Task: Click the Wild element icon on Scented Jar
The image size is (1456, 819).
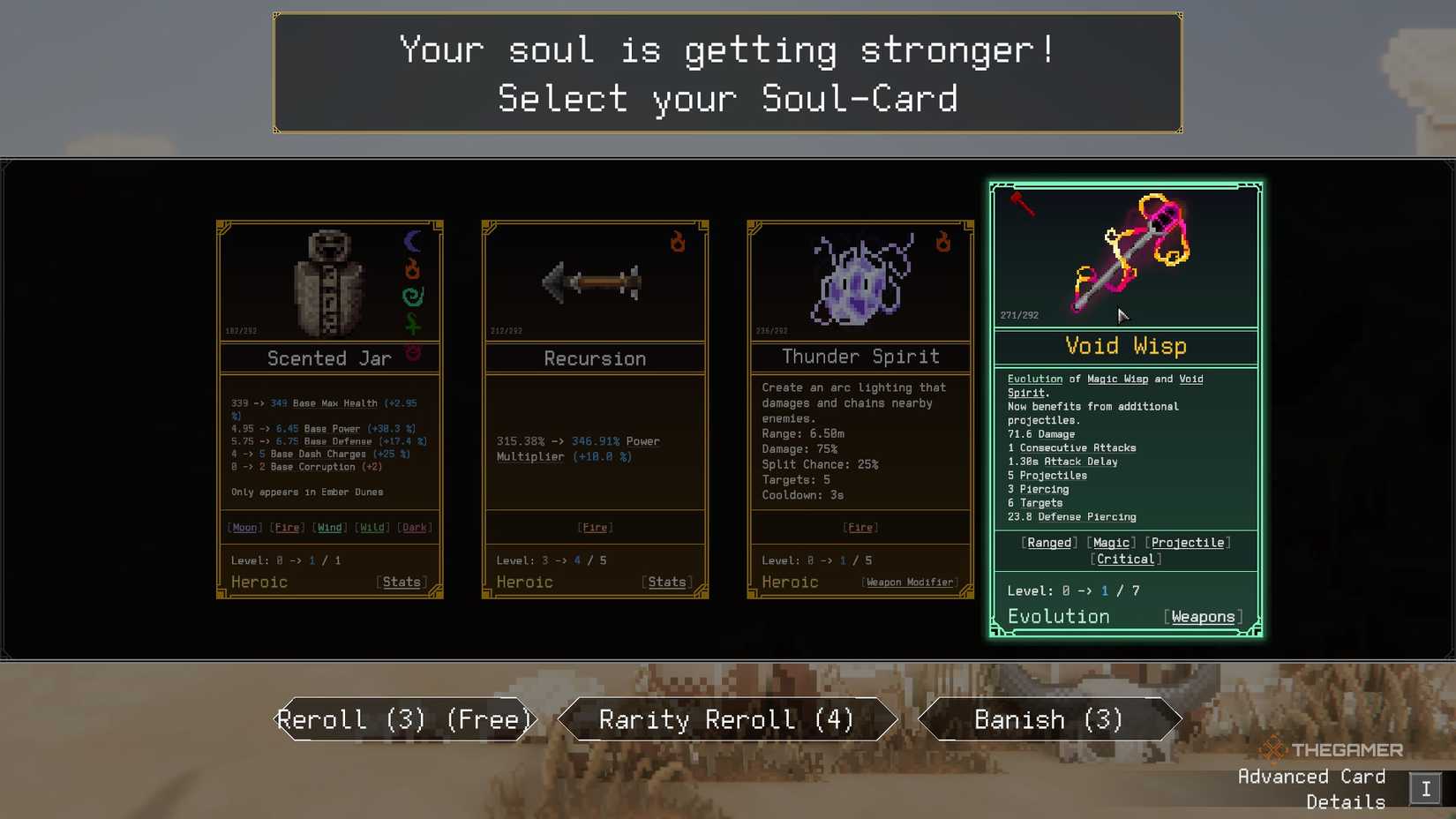Action: 413,321
